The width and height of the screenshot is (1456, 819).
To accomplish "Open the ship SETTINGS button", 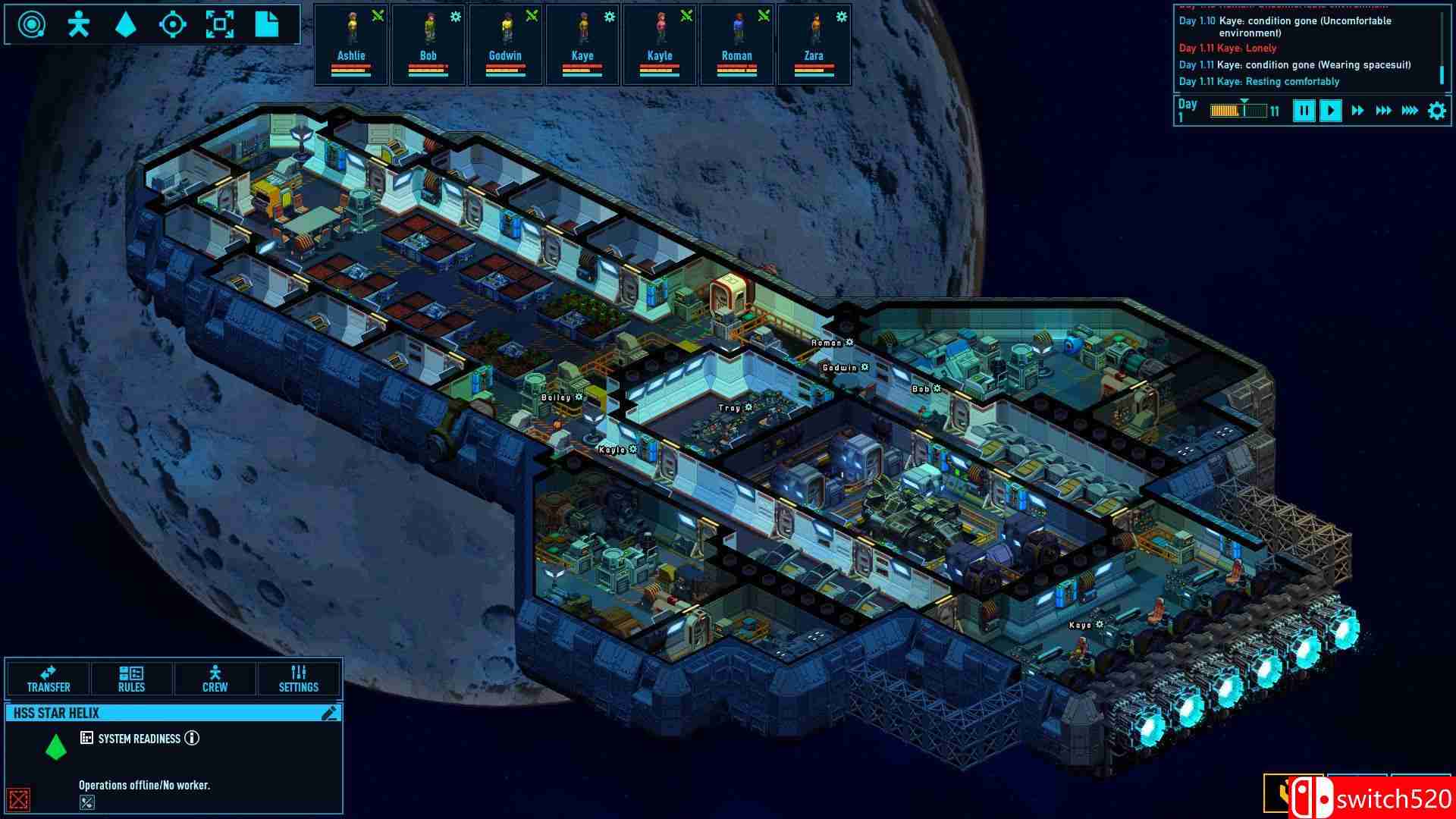I will pyautogui.click(x=299, y=679).
